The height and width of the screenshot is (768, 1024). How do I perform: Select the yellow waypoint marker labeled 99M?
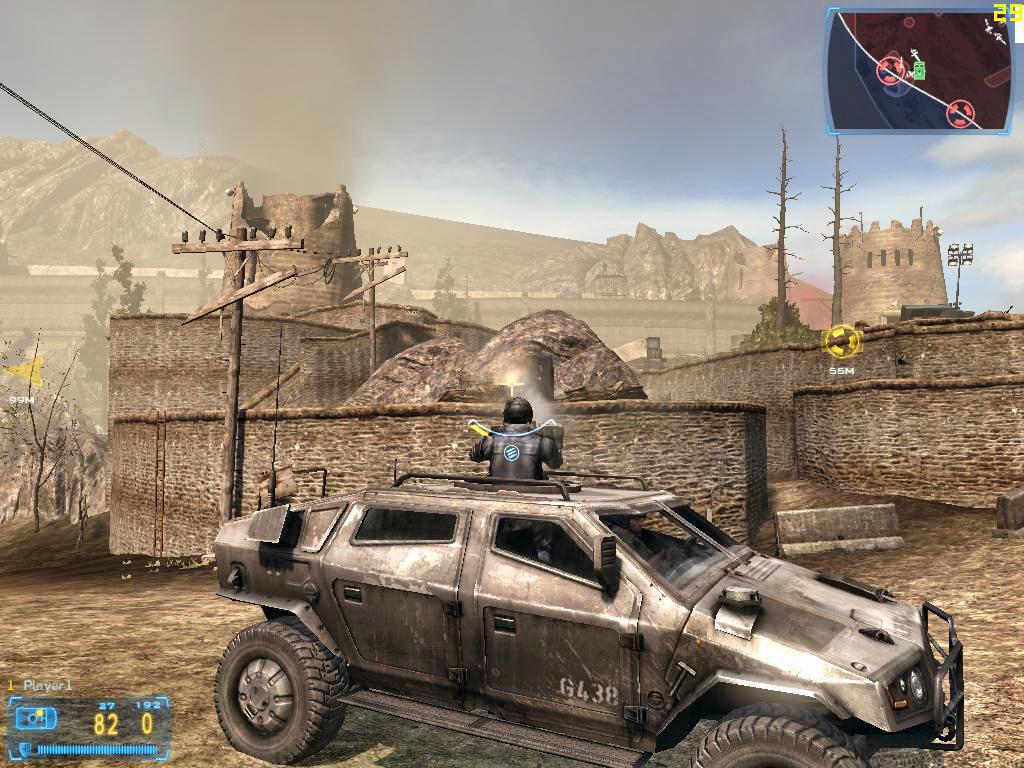point(24,374)
